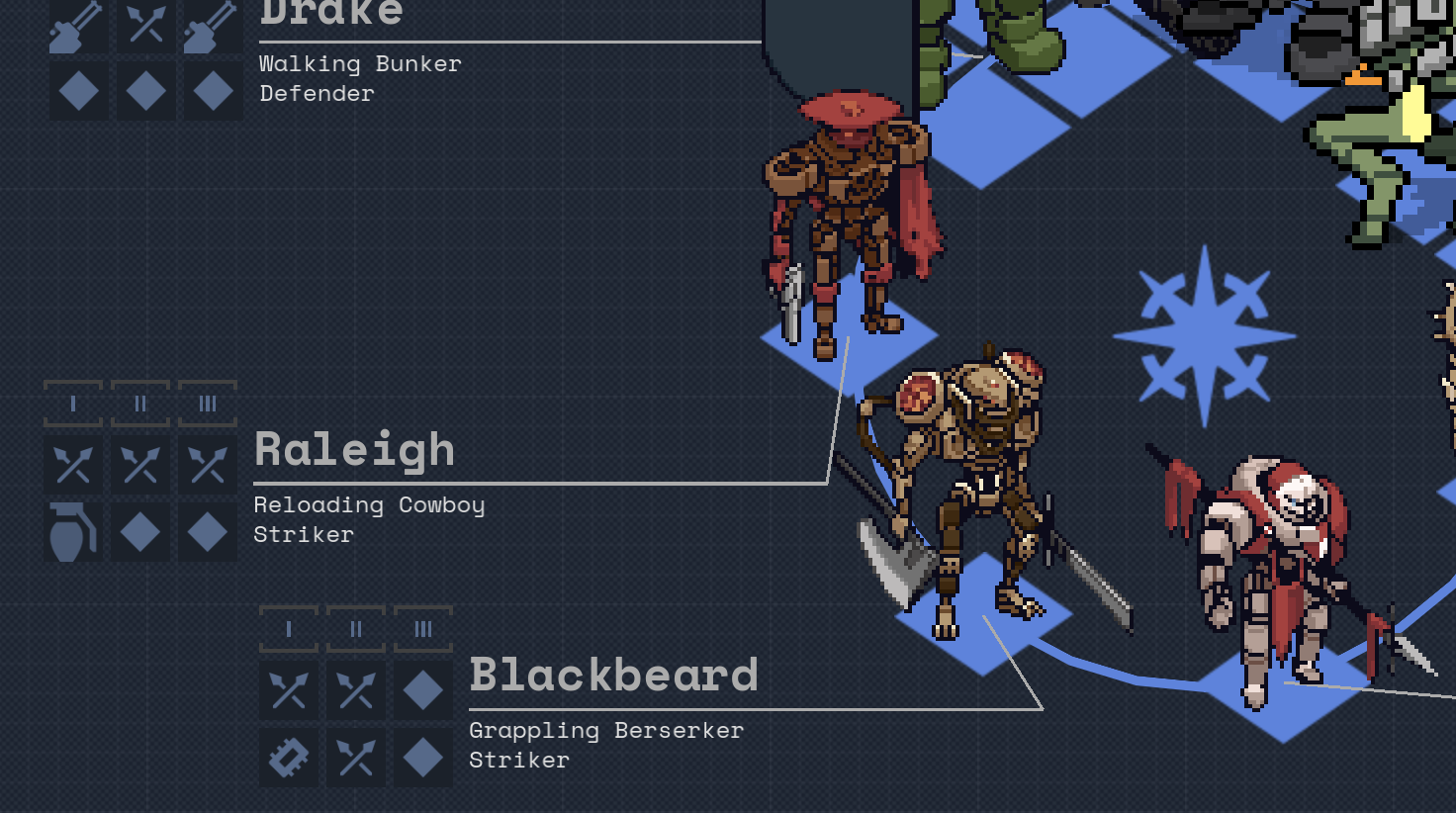The height and width of the screenshot is (813, 1456).
Task: Expand Raleigh's phase III bracket
Action: [209, 404]
